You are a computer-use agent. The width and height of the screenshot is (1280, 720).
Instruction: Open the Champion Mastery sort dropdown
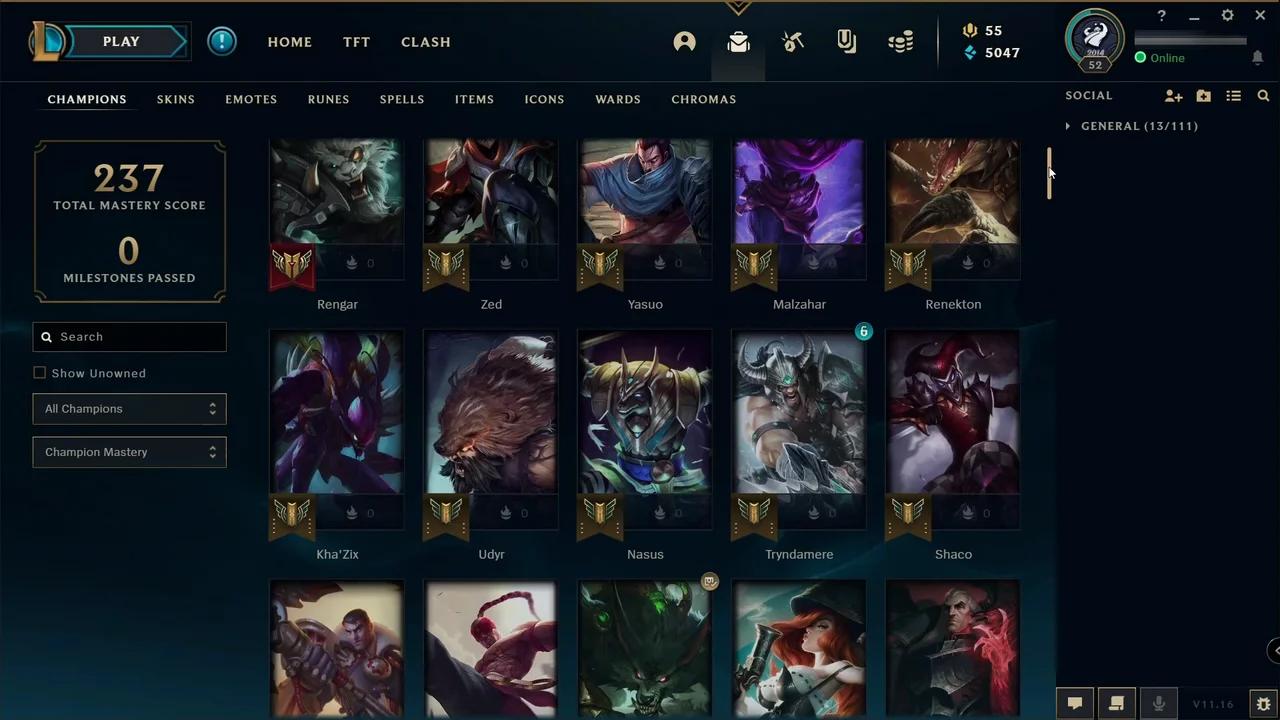pyautogui.click(x=129, y=451)
